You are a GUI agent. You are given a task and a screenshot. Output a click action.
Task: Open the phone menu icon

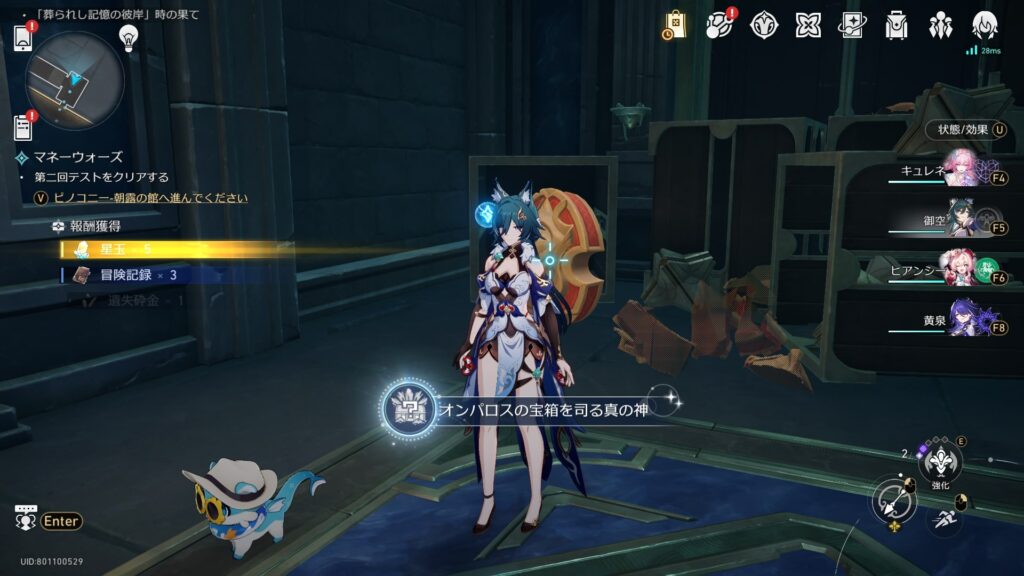pos(24,38)
